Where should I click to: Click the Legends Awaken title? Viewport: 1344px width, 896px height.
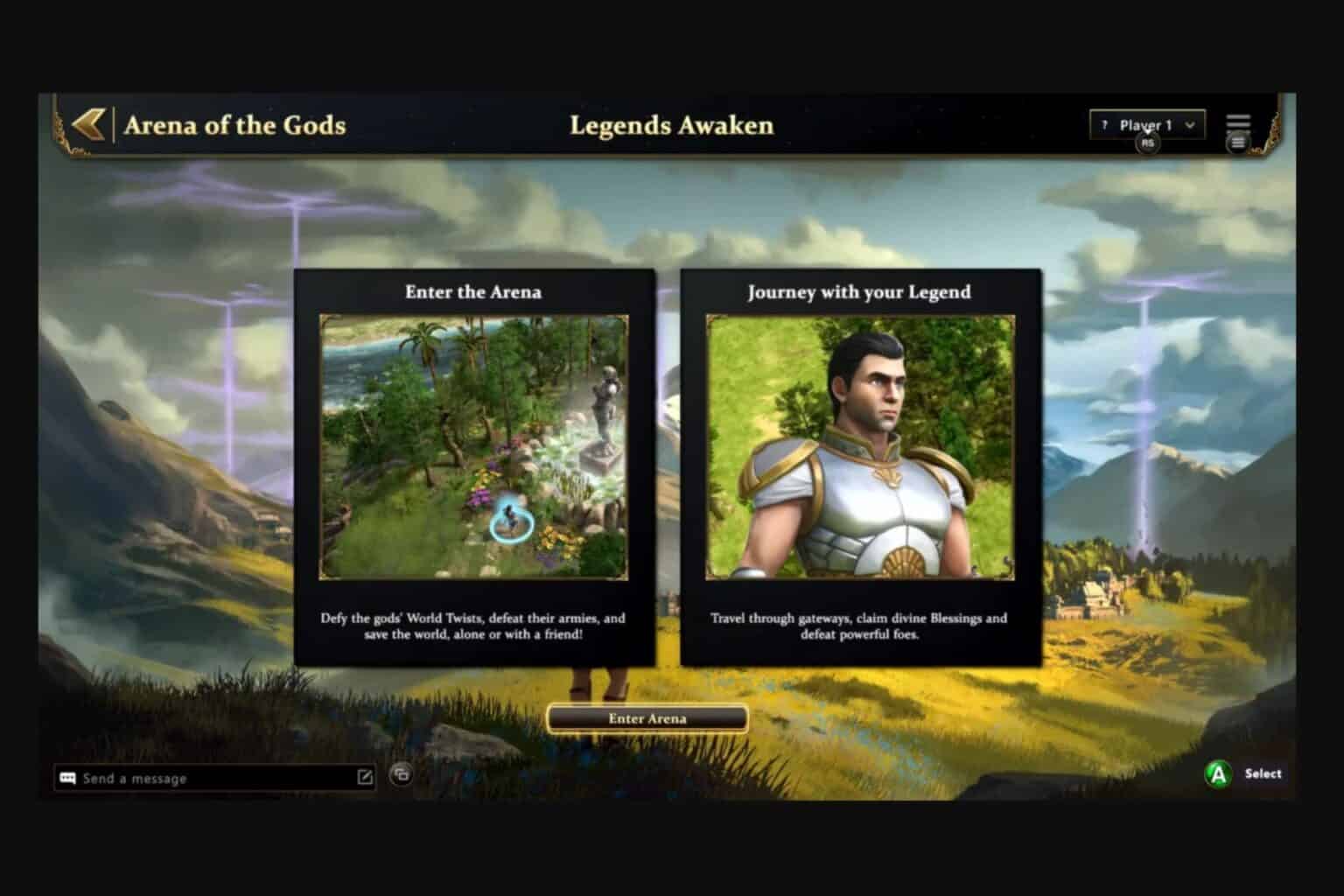[672, 125]
